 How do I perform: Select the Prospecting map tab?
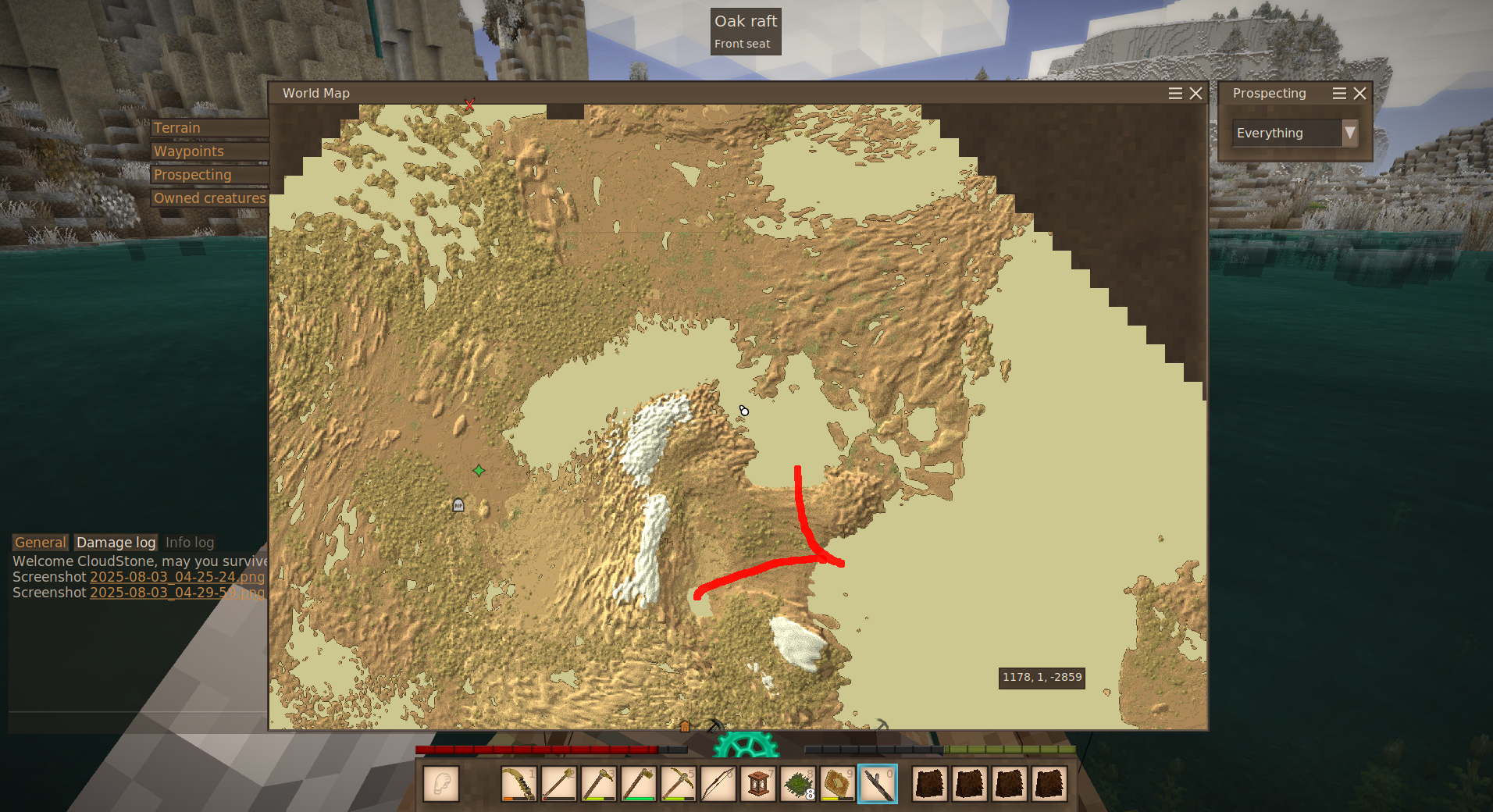(209, 175)
